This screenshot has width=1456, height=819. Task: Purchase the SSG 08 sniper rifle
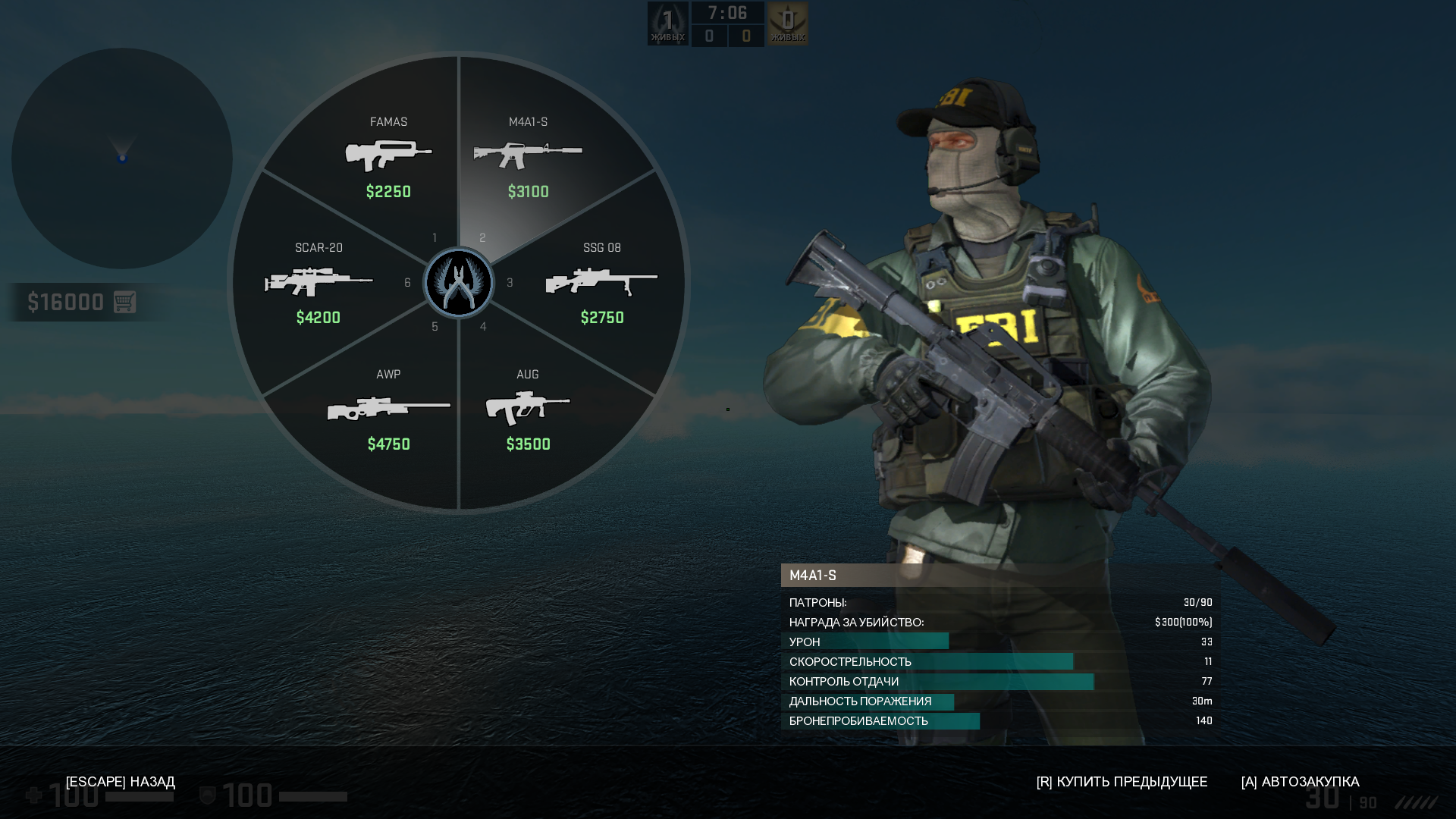pos(602,284)
